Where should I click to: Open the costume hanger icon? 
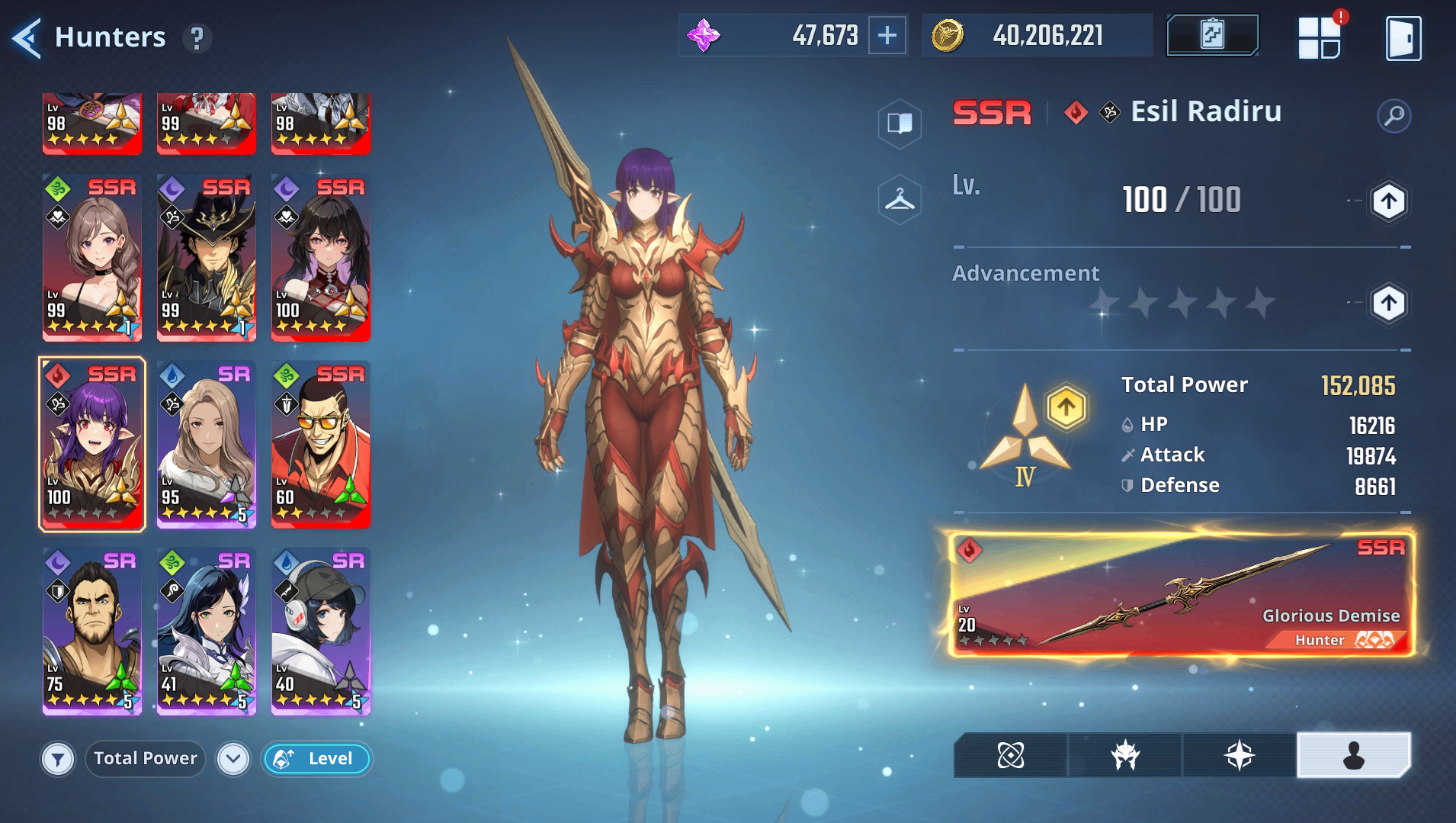click(x=900, y=200)
